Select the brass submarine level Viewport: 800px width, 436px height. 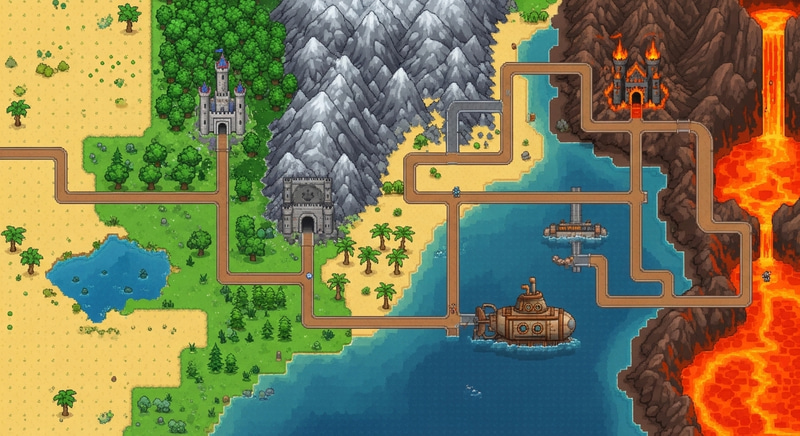(530, 320)
